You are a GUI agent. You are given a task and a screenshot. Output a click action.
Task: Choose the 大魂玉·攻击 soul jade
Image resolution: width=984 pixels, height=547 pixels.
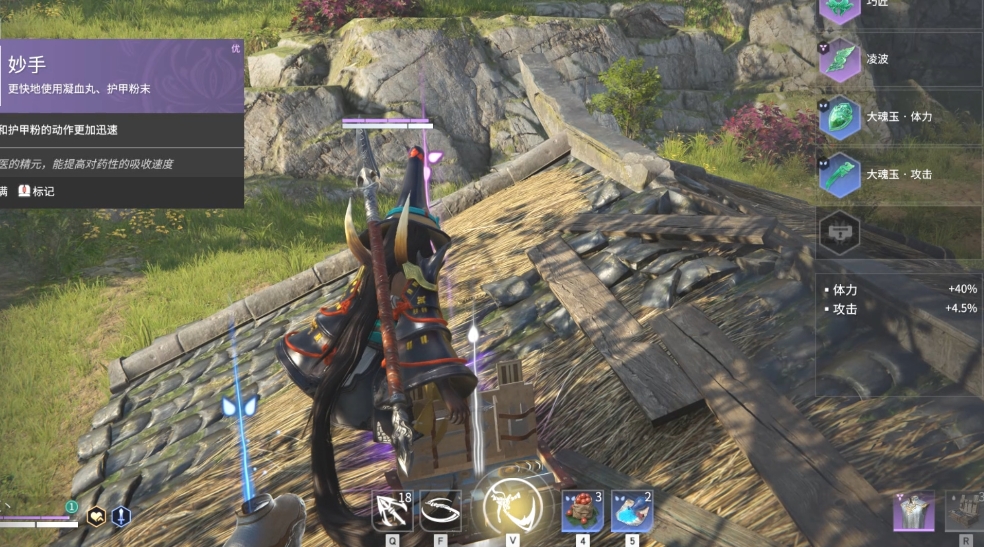pyautogui.click(x=839, y=174)
